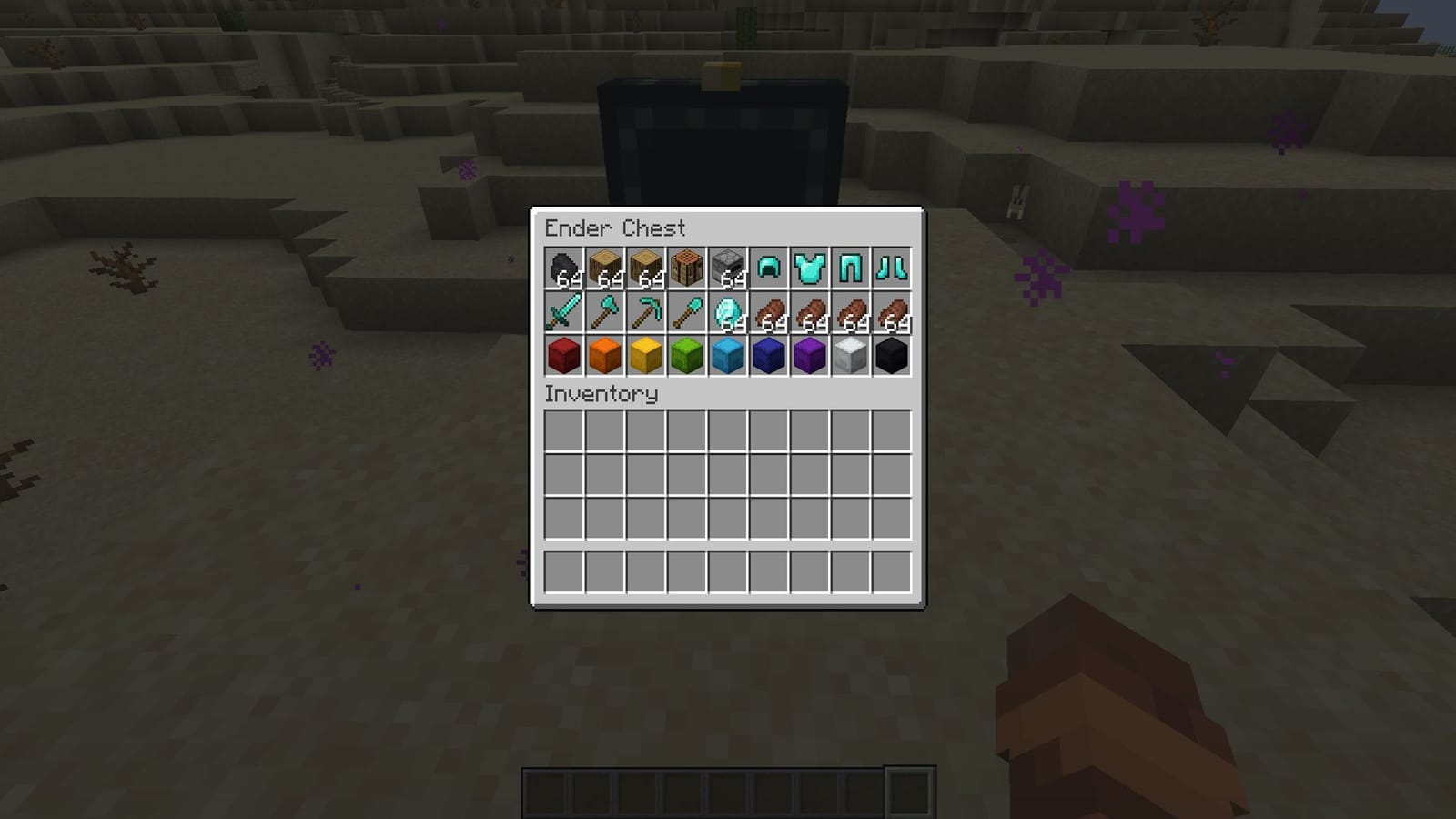The height and width of the screenshot is (819, 1456).
Task: Click the diamond leggings
Action: pos(848,267)
